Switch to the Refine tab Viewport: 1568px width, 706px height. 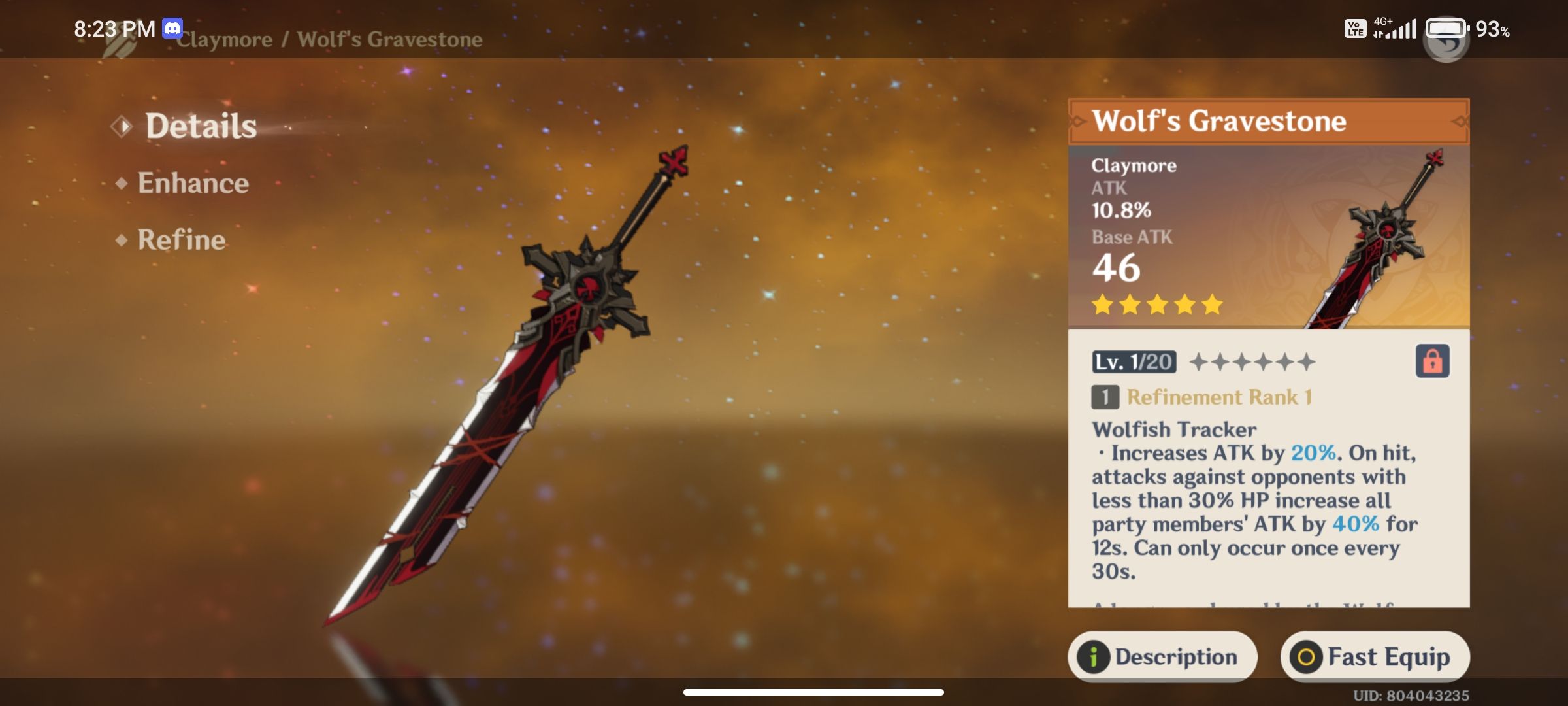[x=181, y=240]
